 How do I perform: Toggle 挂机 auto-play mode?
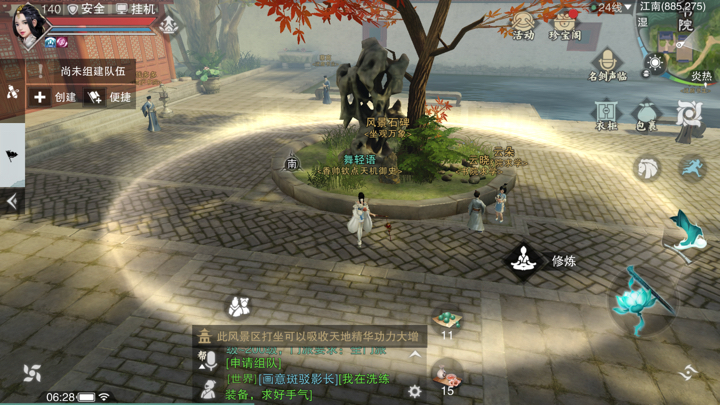click(136, 9)
